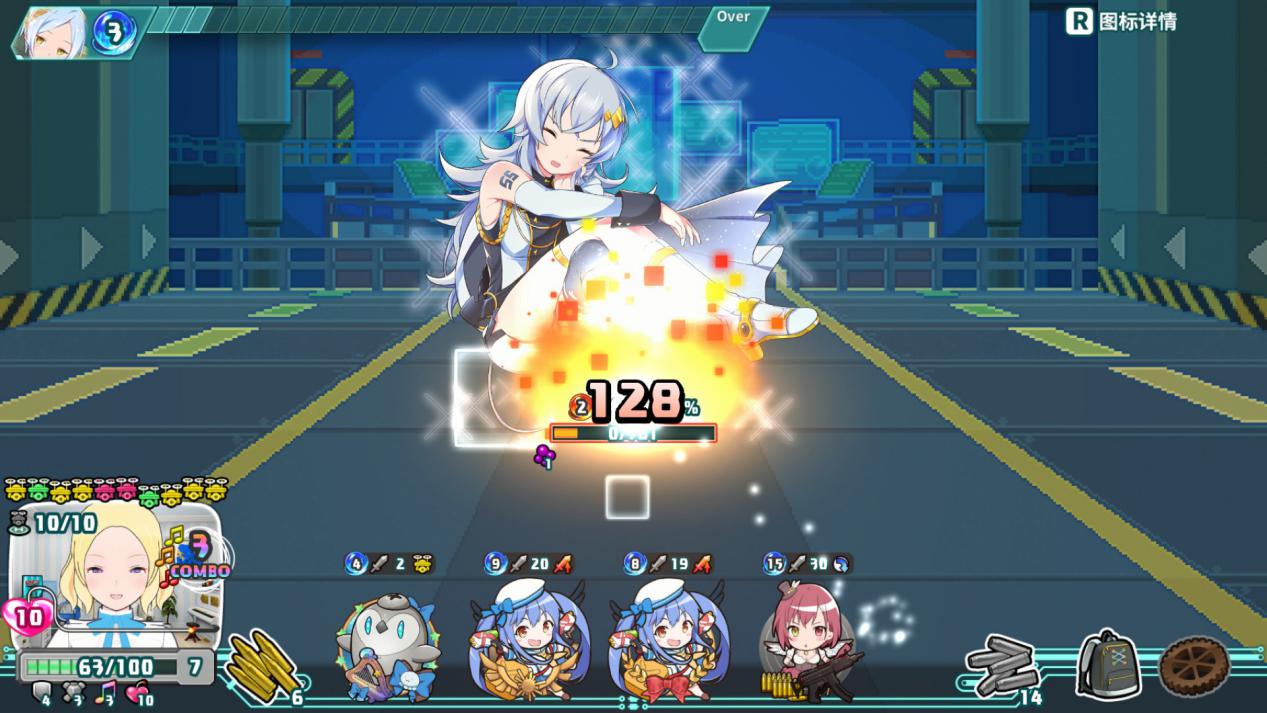The width and height of the screenshot is (1267, 713).
Task: Inspect the enemy portrait in the turn bar
Action: (50, 34)
